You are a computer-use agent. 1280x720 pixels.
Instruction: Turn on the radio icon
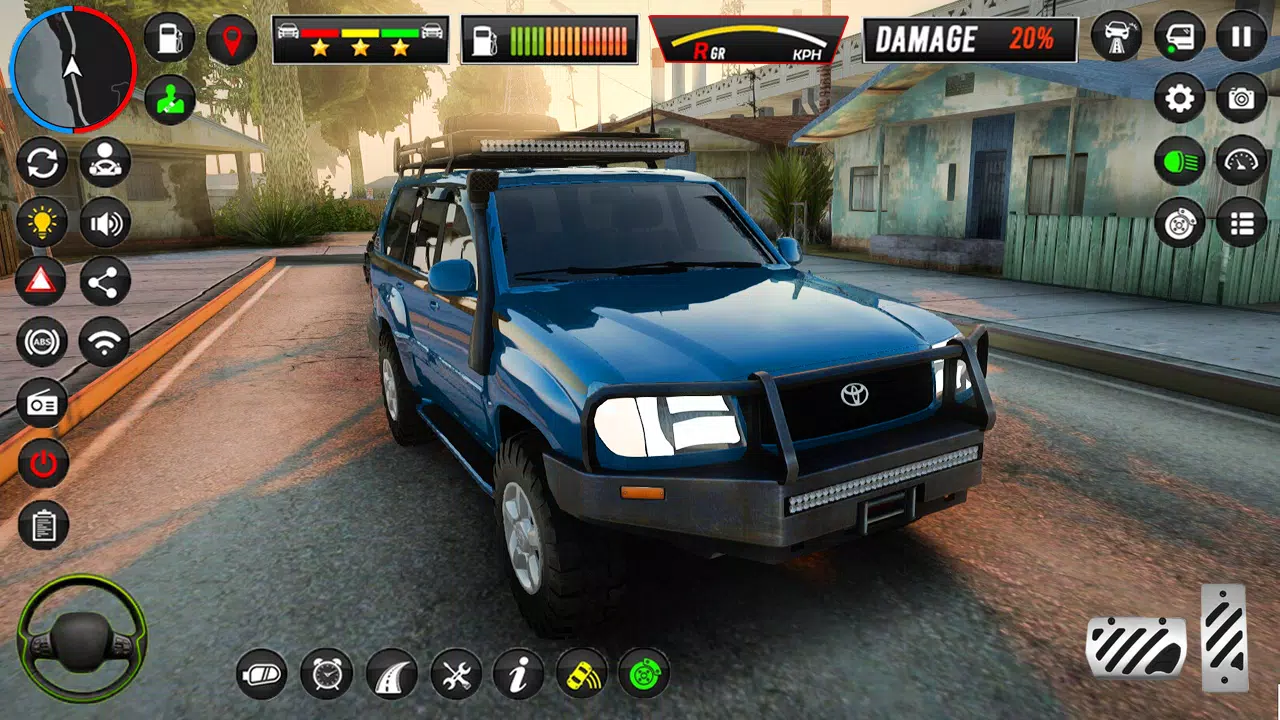pos(42,403)
